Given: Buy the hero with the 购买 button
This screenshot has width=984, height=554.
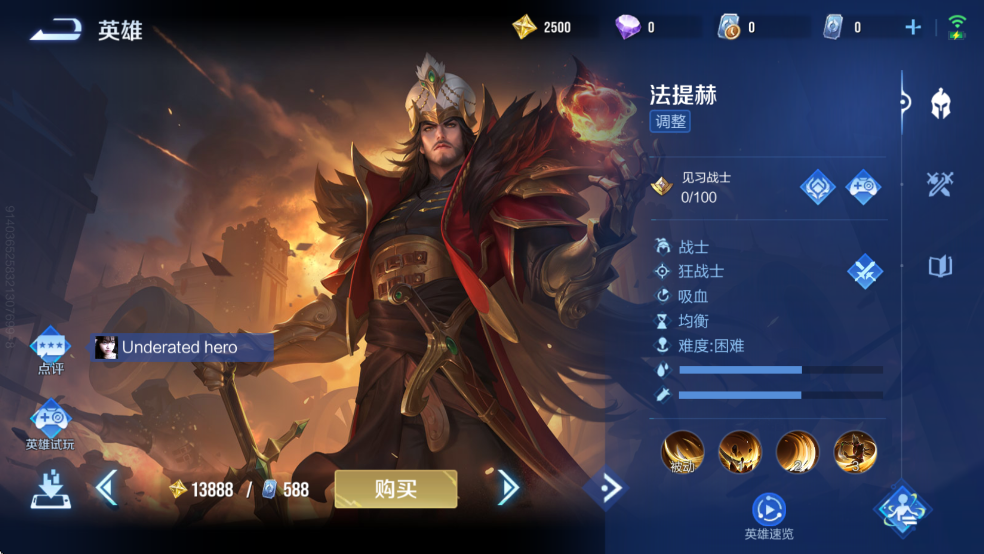Looking at the screenshot, I should pyautogui.click(x=396, y=489).
